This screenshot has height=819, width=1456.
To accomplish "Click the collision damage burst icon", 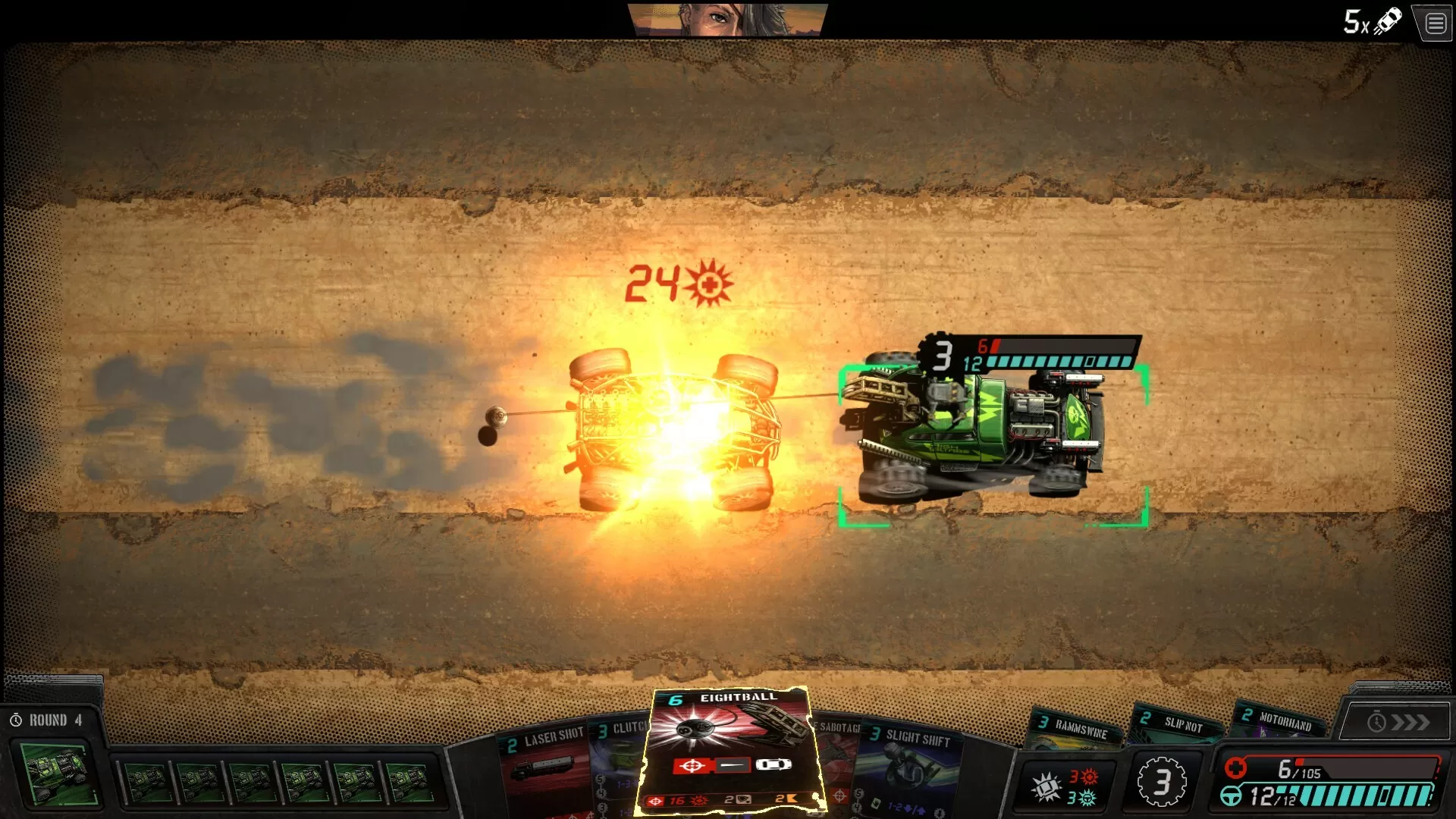I will point(1044,787).
